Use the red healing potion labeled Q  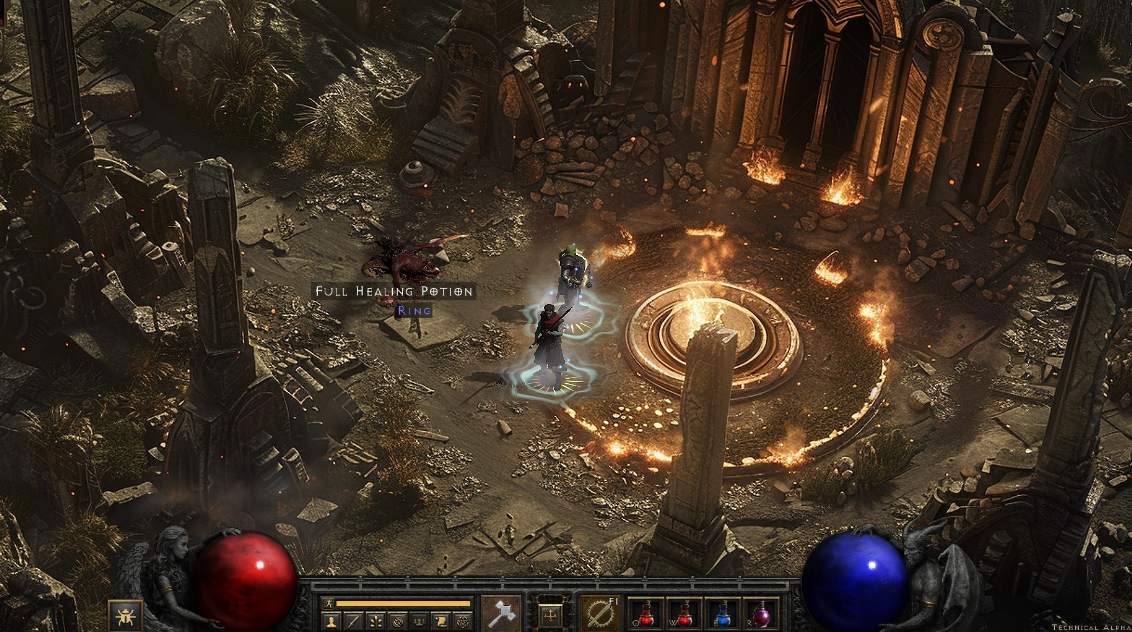pos(647,613)
